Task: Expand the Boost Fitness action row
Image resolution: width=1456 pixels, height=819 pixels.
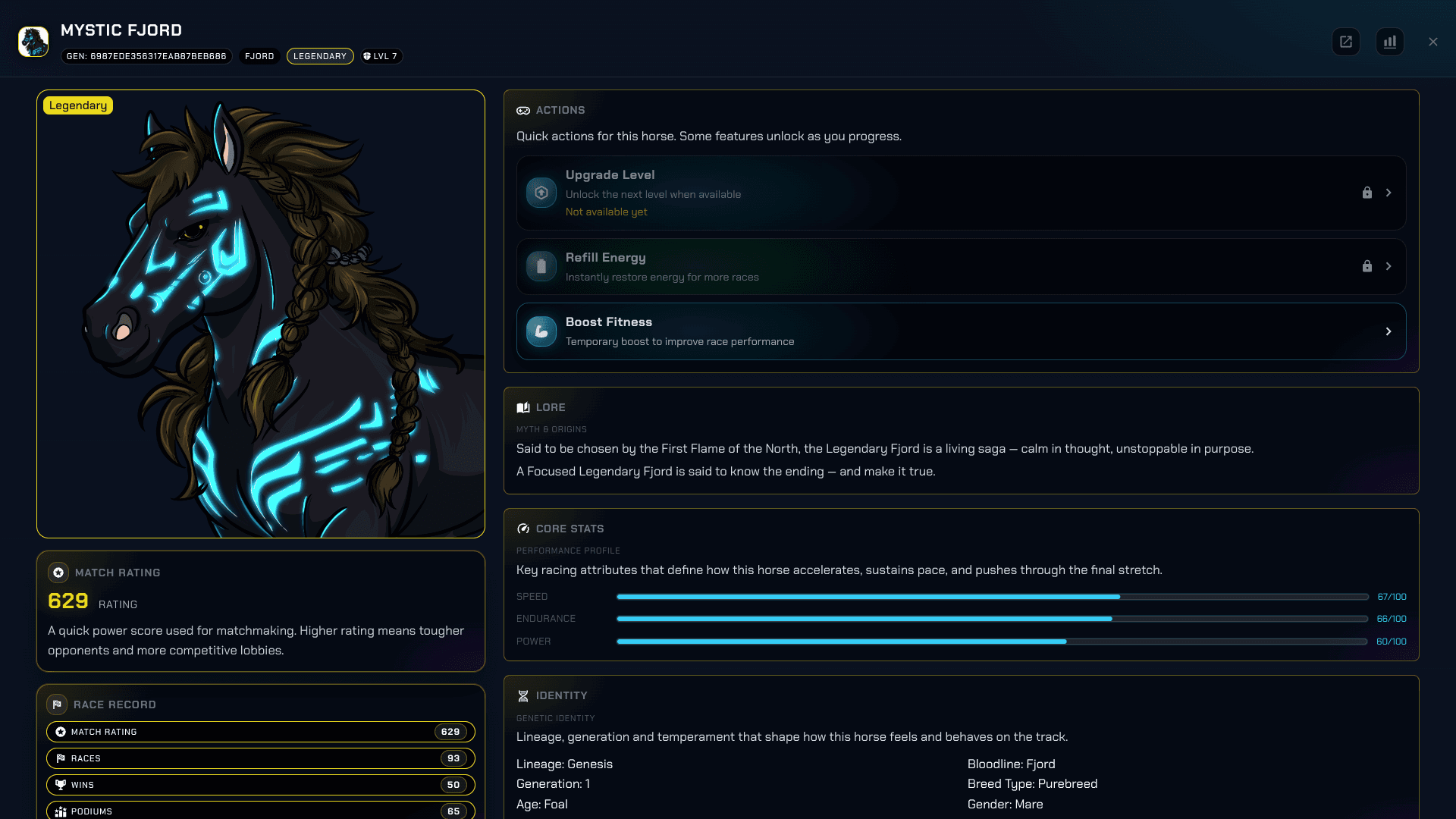Action: click(x=1389, y=331)
